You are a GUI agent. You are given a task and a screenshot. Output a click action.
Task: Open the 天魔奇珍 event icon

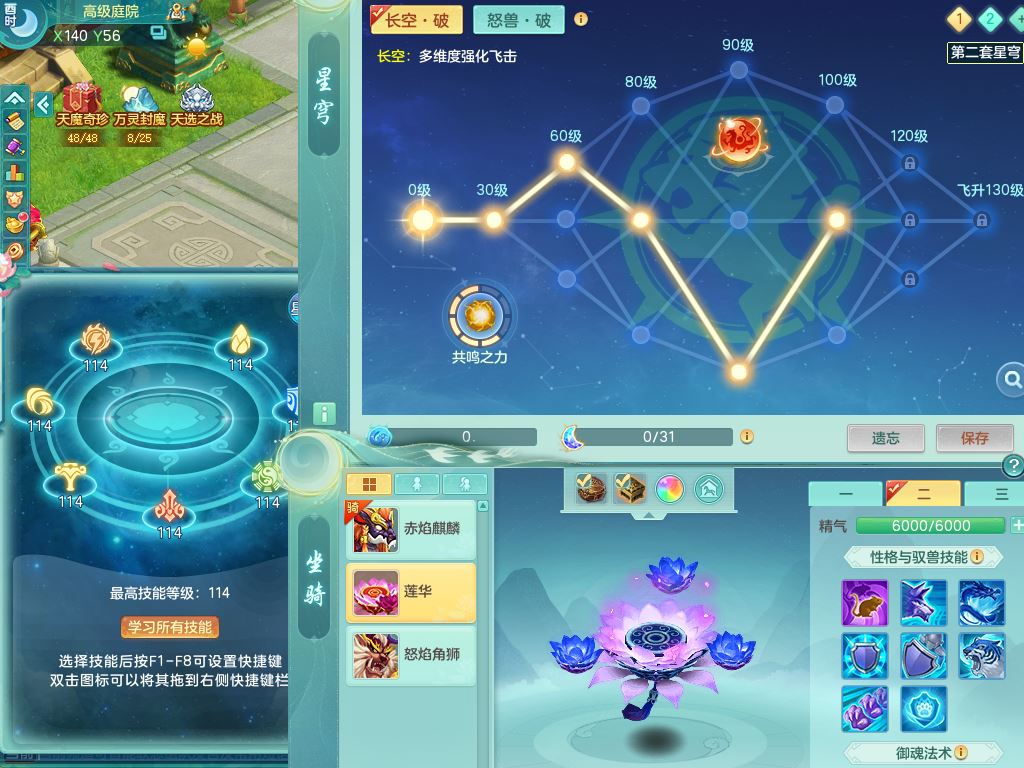click(x=82, y=103)
